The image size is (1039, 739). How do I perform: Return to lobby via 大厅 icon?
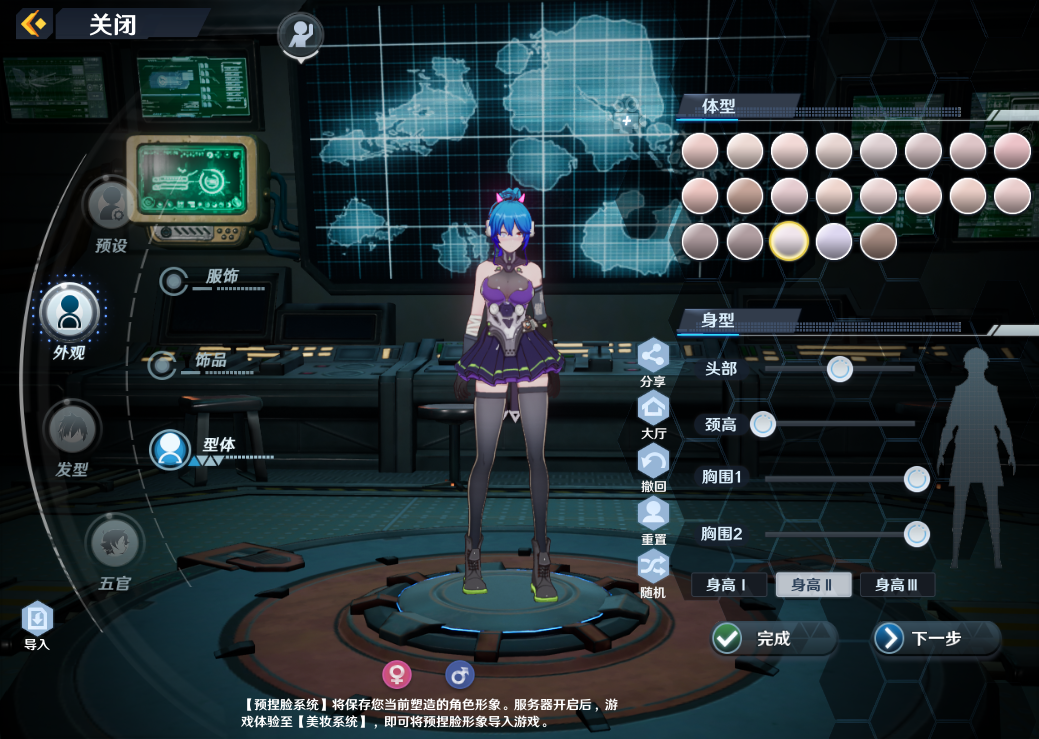click(653, 409)
